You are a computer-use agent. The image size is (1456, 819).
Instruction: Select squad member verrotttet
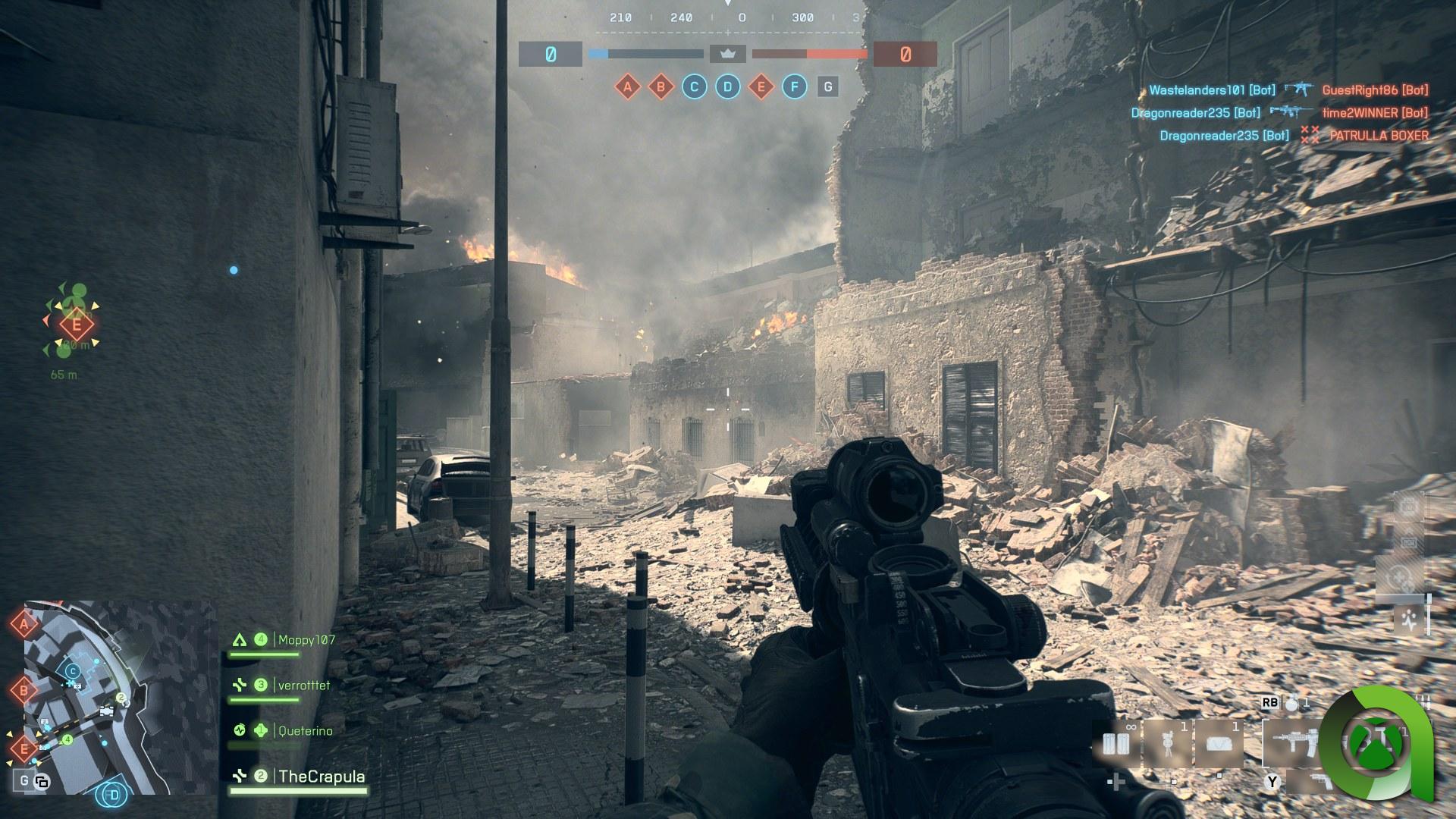(x=303, y=686)
